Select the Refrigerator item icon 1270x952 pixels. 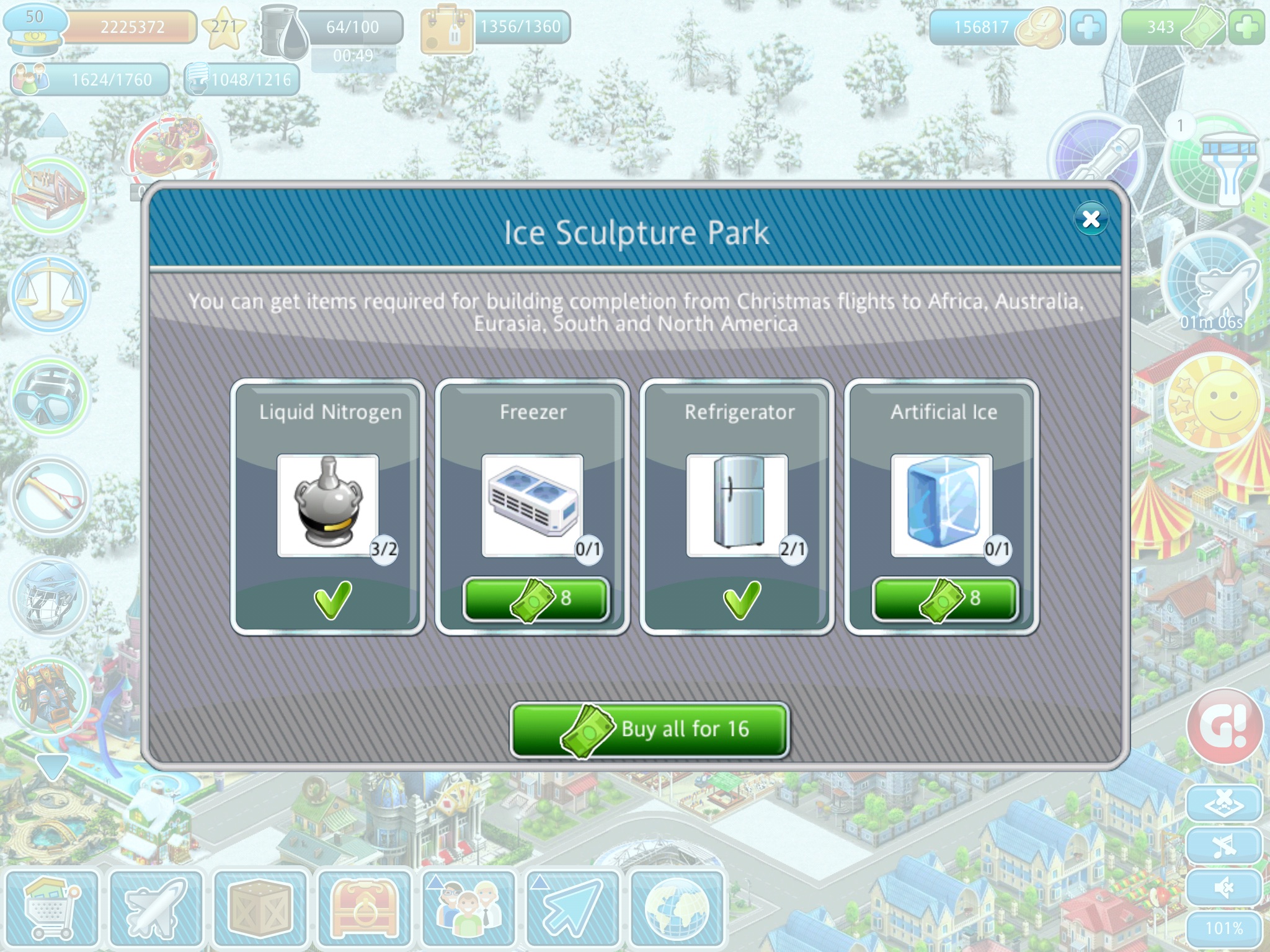click(737, 505)
